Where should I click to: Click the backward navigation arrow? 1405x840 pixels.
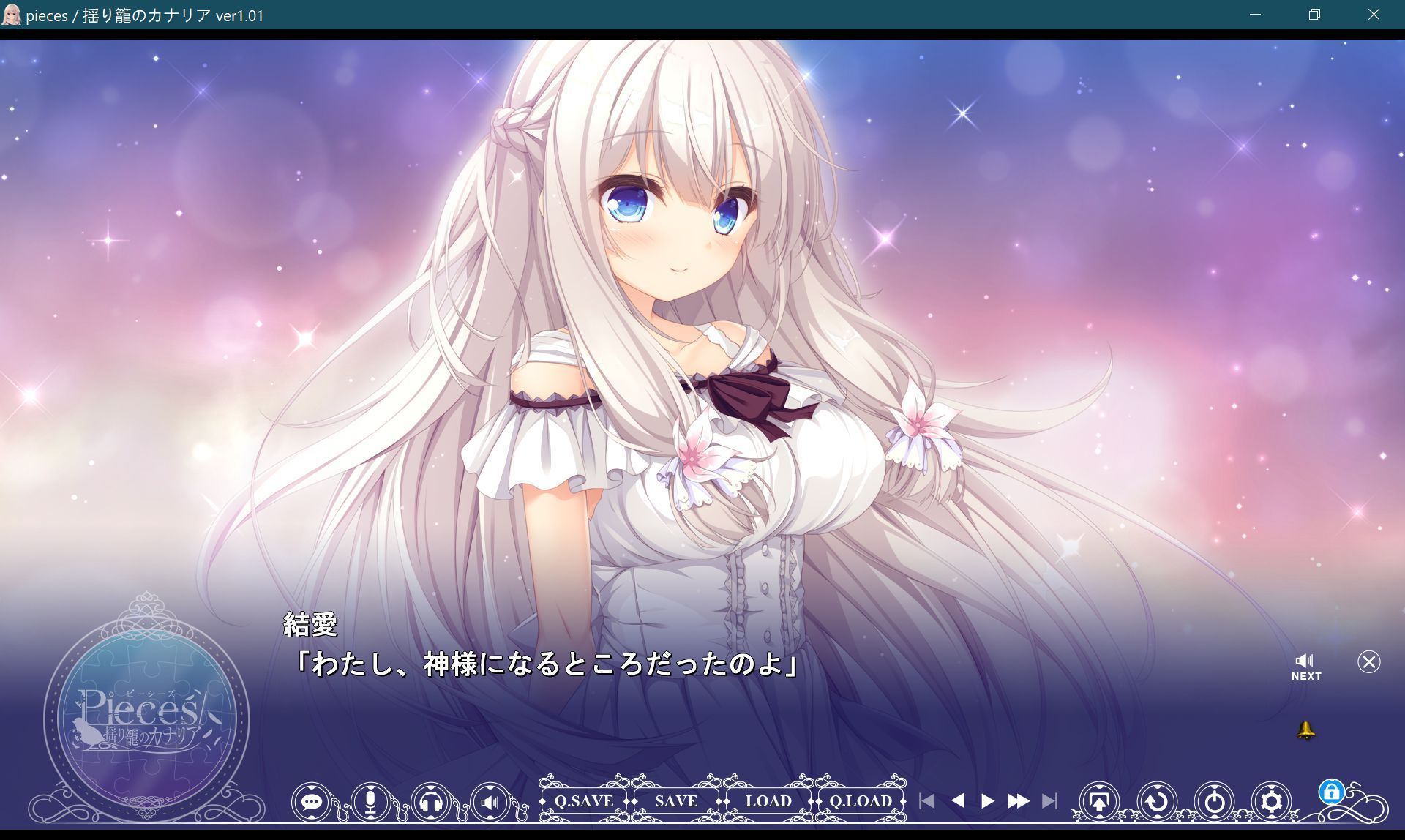tap(960, 801)
